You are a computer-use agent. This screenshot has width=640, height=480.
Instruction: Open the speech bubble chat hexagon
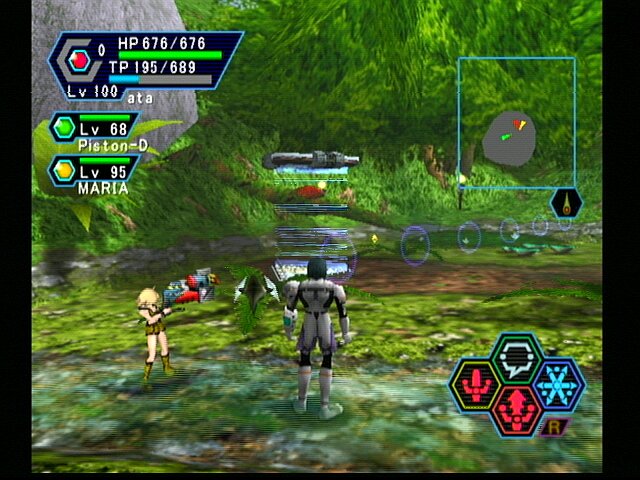516,358
